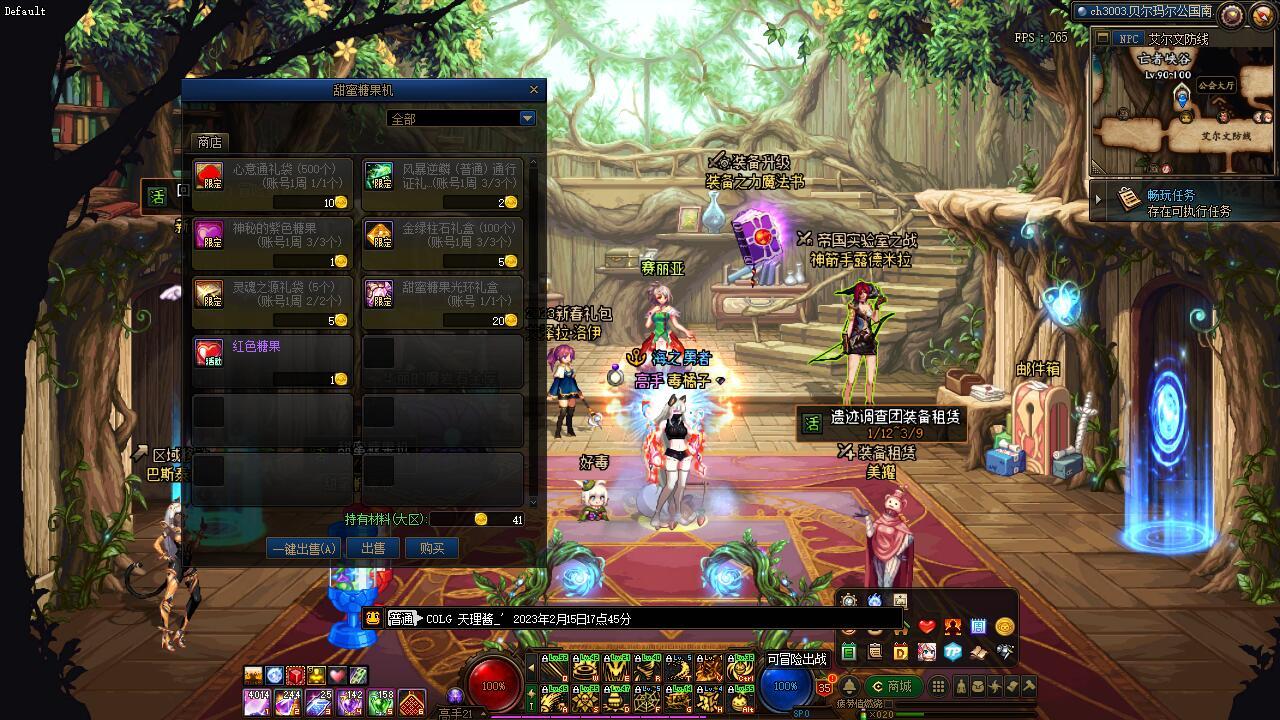
Task: Close the 甜蜜糖果机 shop window
Action: pyautogui.click(x=534, y=90)
